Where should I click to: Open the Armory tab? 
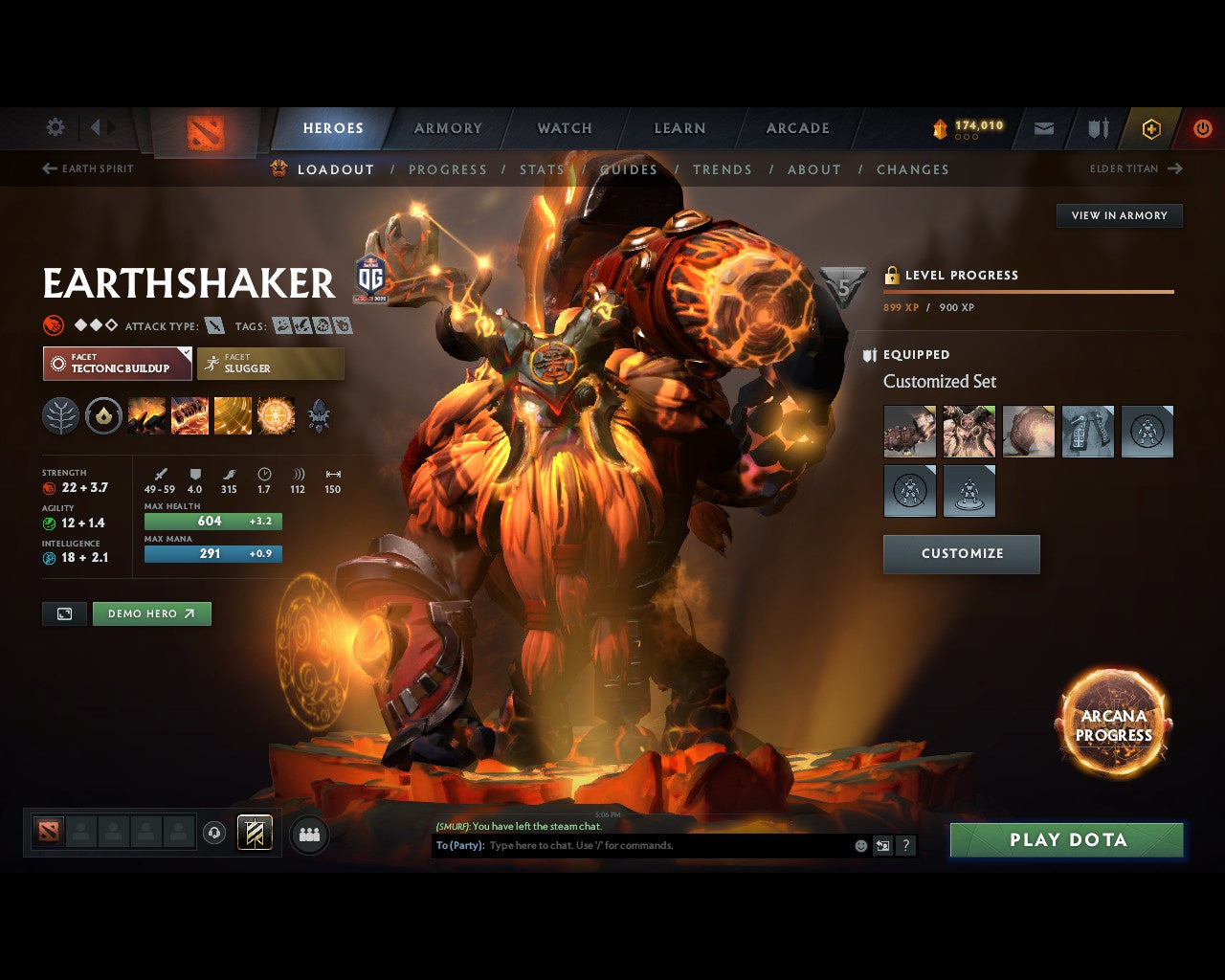click(x=448, y=128)
